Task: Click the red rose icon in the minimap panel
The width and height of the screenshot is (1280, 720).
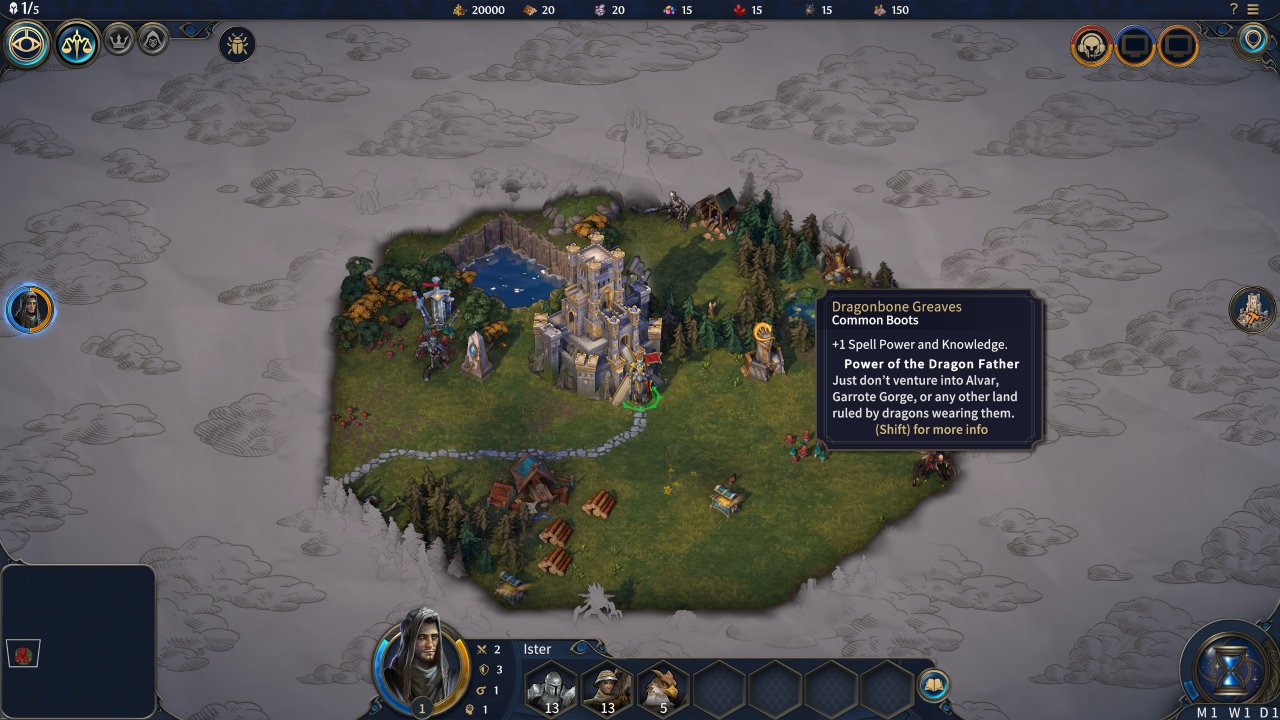Action: pos(24,654)
